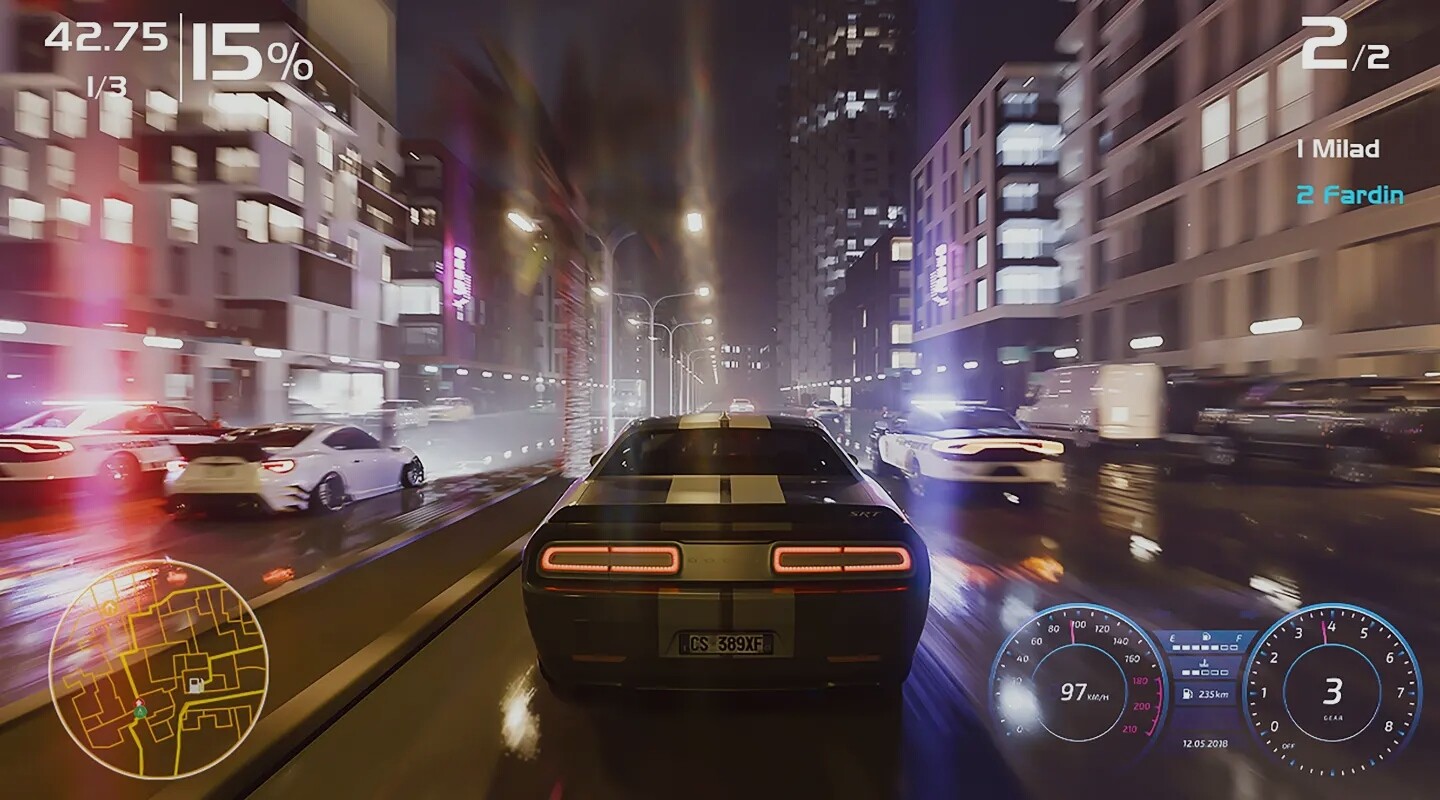The height and width of the screenshot is (800, 1440).
Task: Click the house waypoint icon on the minimap
Action: 110,607
